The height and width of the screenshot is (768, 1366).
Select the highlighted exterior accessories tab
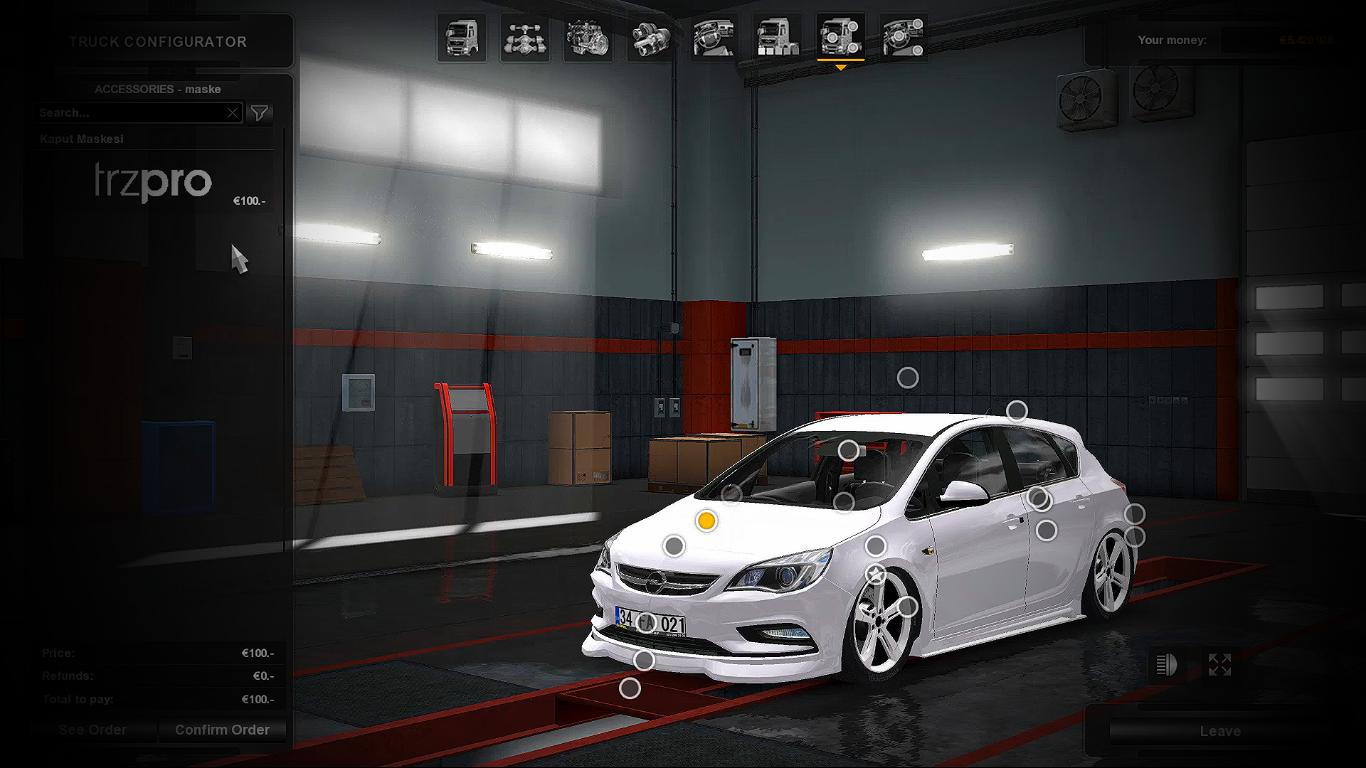(x=840, y=38)
